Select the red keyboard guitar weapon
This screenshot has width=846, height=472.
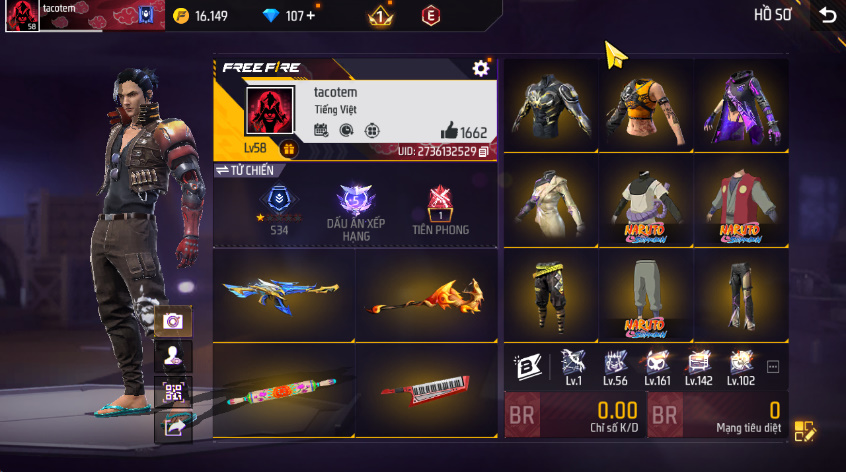[427, 390]
